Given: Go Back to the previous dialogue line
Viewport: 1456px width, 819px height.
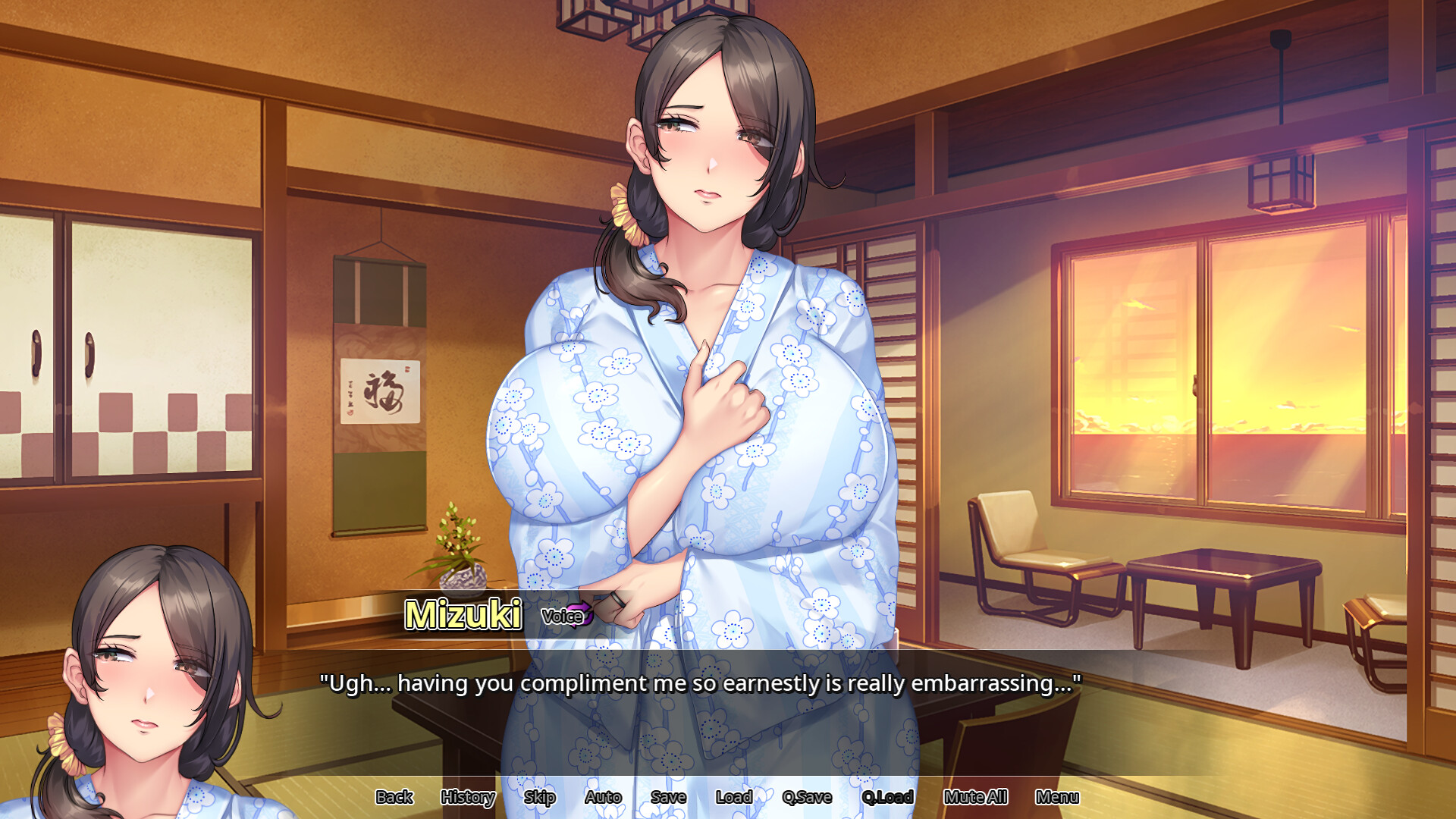Looking at the screenshot, I should coord(394,797).
